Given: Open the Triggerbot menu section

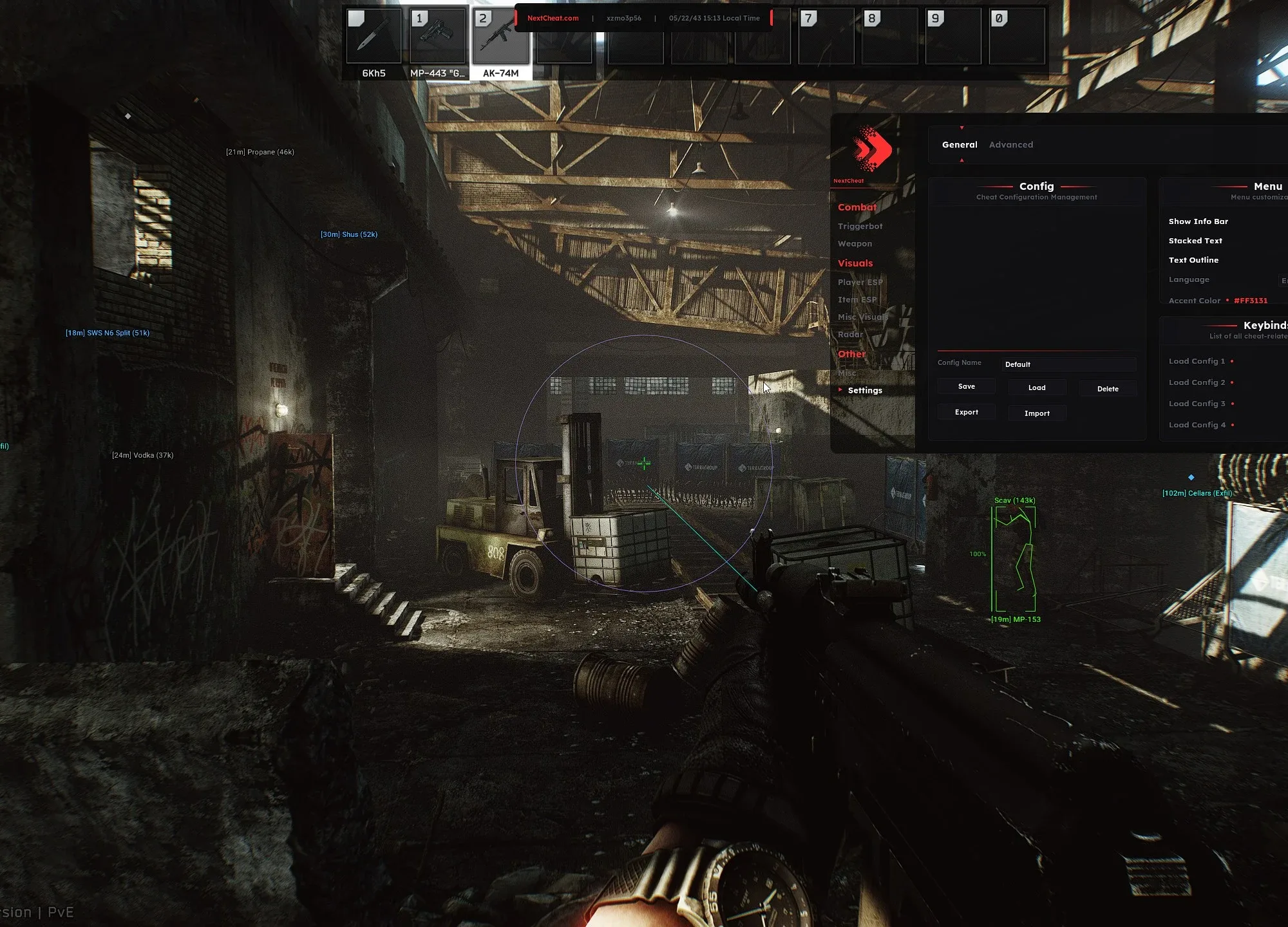Looking at the screenshot, I should [860, 227].
